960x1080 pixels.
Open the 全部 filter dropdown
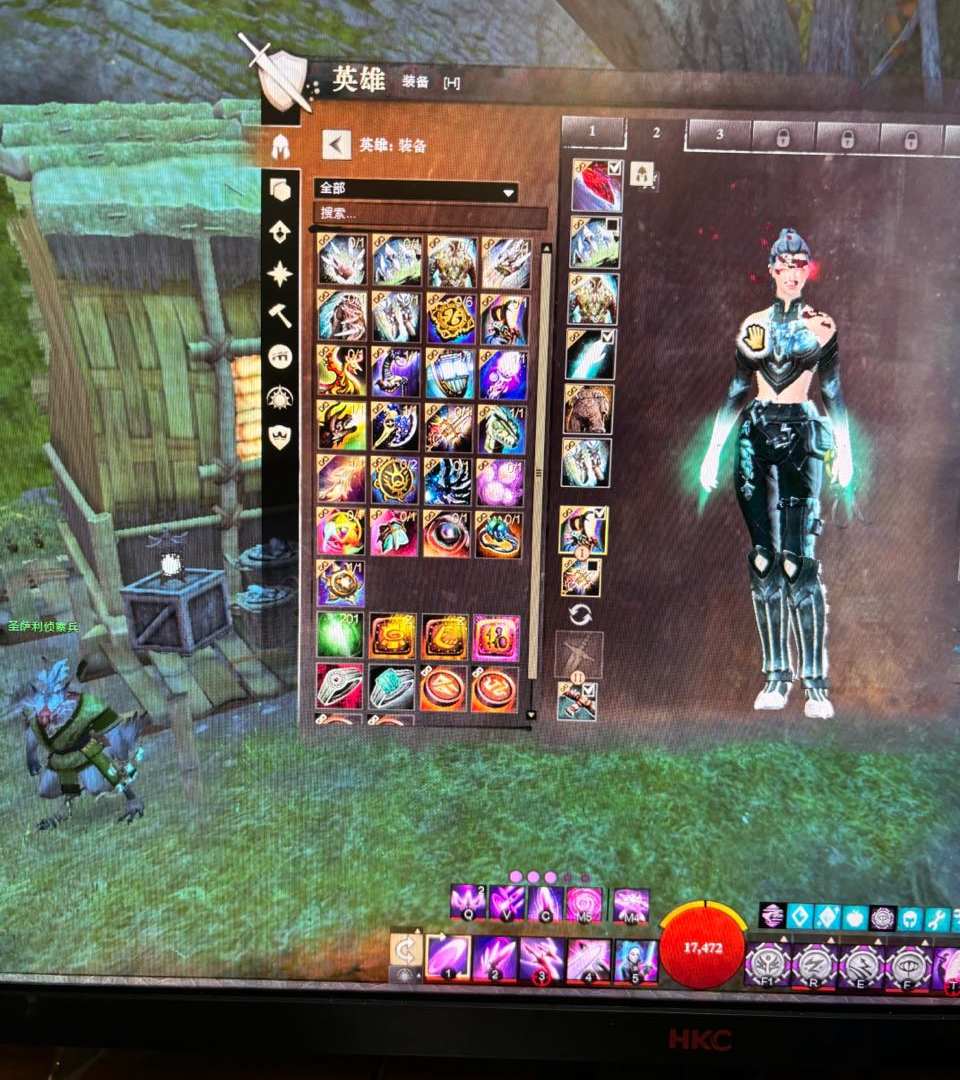(x=416, y=191)
